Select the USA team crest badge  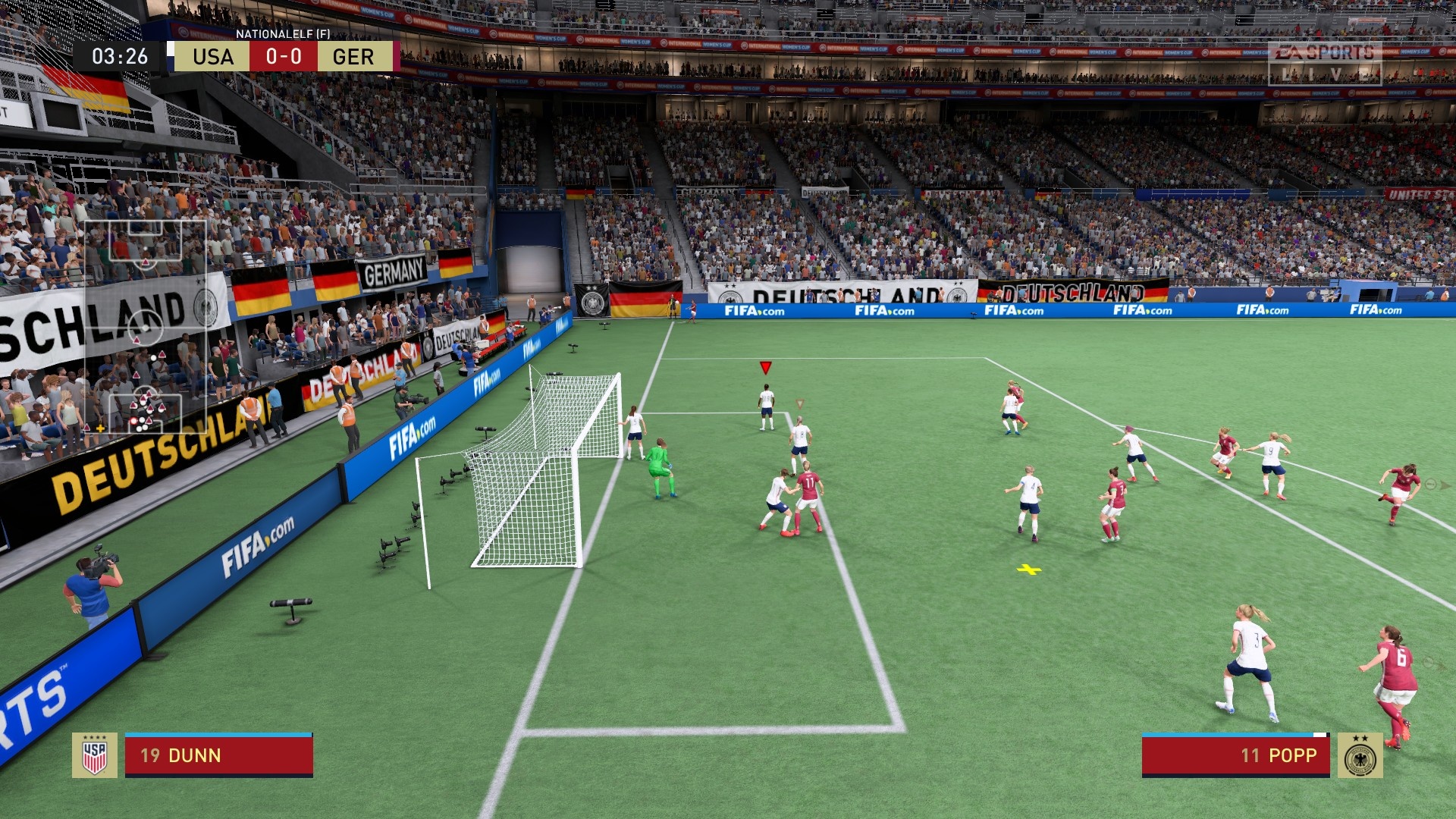pyautogui.click(x=95, y=755)
